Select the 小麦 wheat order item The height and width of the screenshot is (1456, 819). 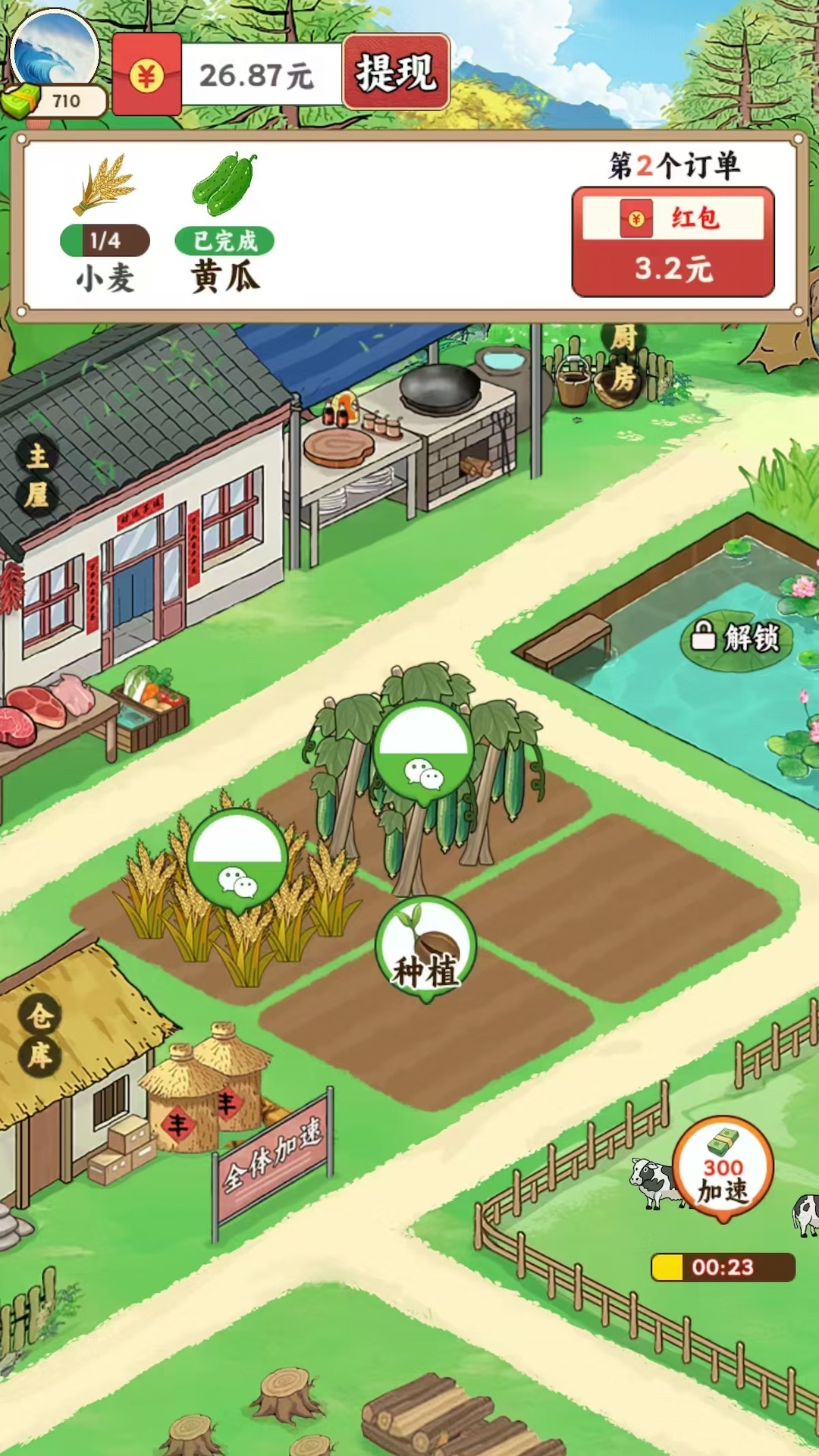click(x=105, y=224)
